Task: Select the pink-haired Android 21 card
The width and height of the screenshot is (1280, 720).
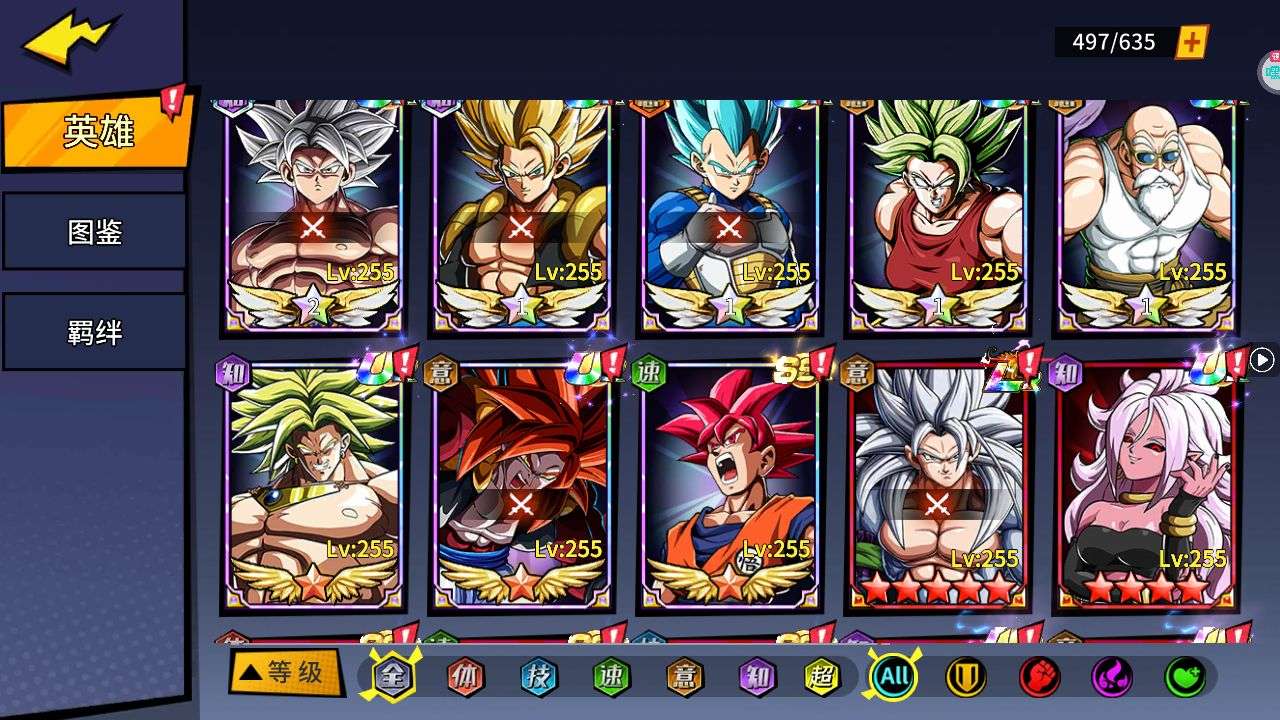Action: coord(1146,485)
